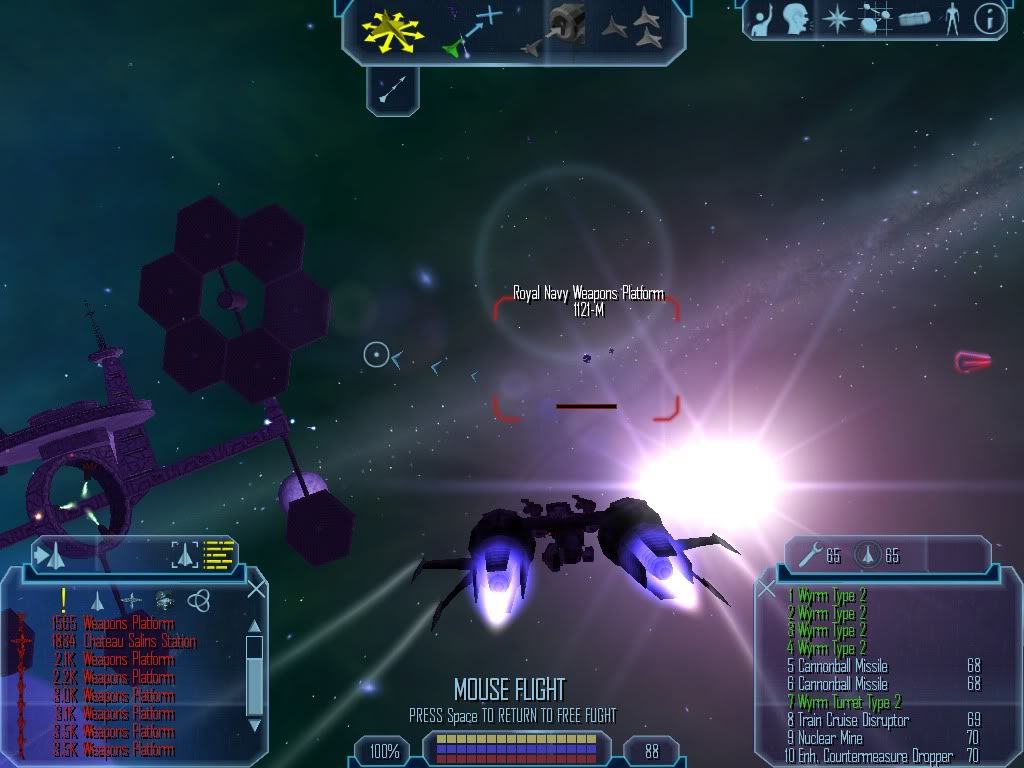Open the waving figure icon in top-right bar

pos(762,18)
